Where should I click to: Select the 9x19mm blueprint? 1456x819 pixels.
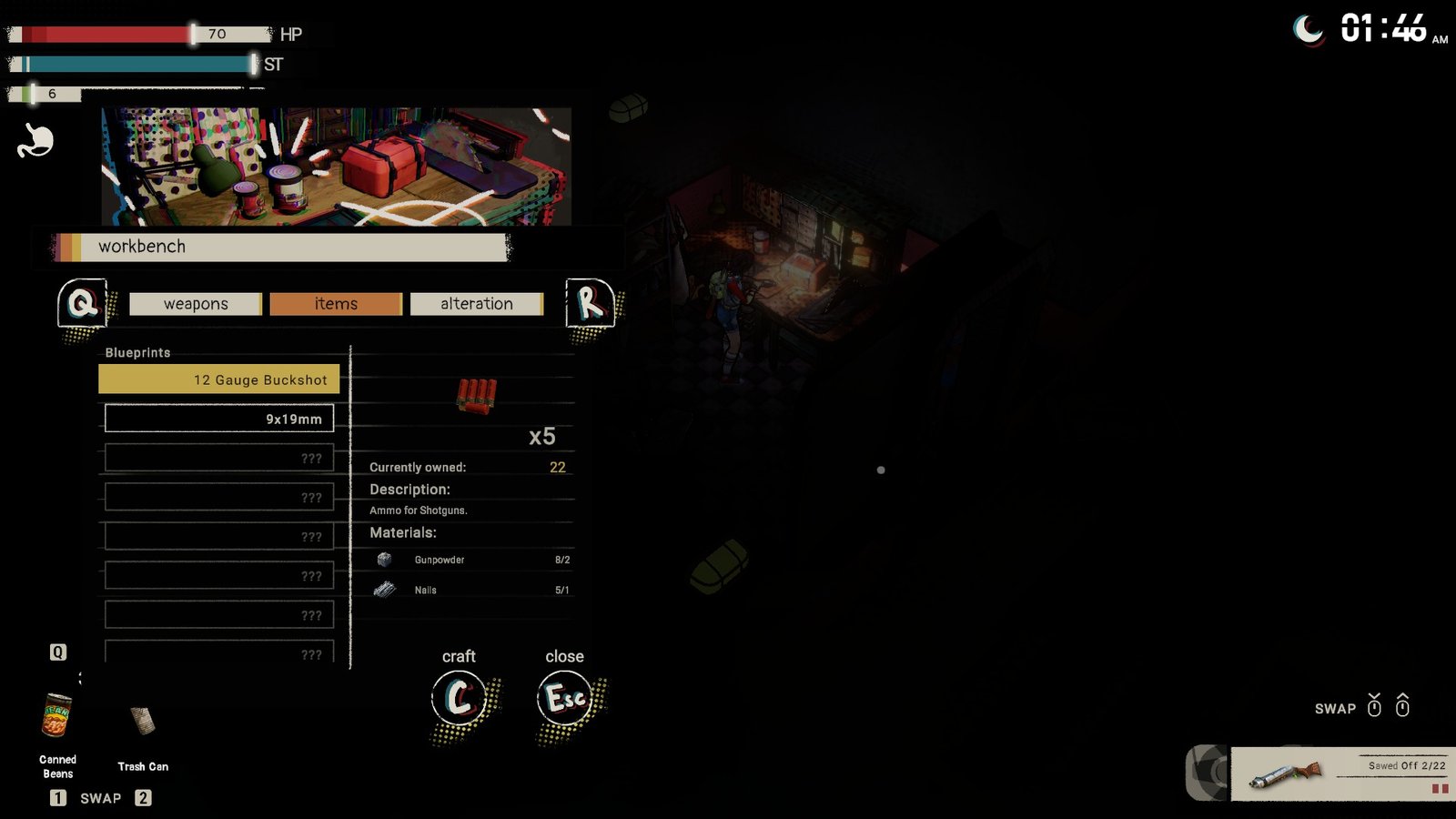[218, 418]
